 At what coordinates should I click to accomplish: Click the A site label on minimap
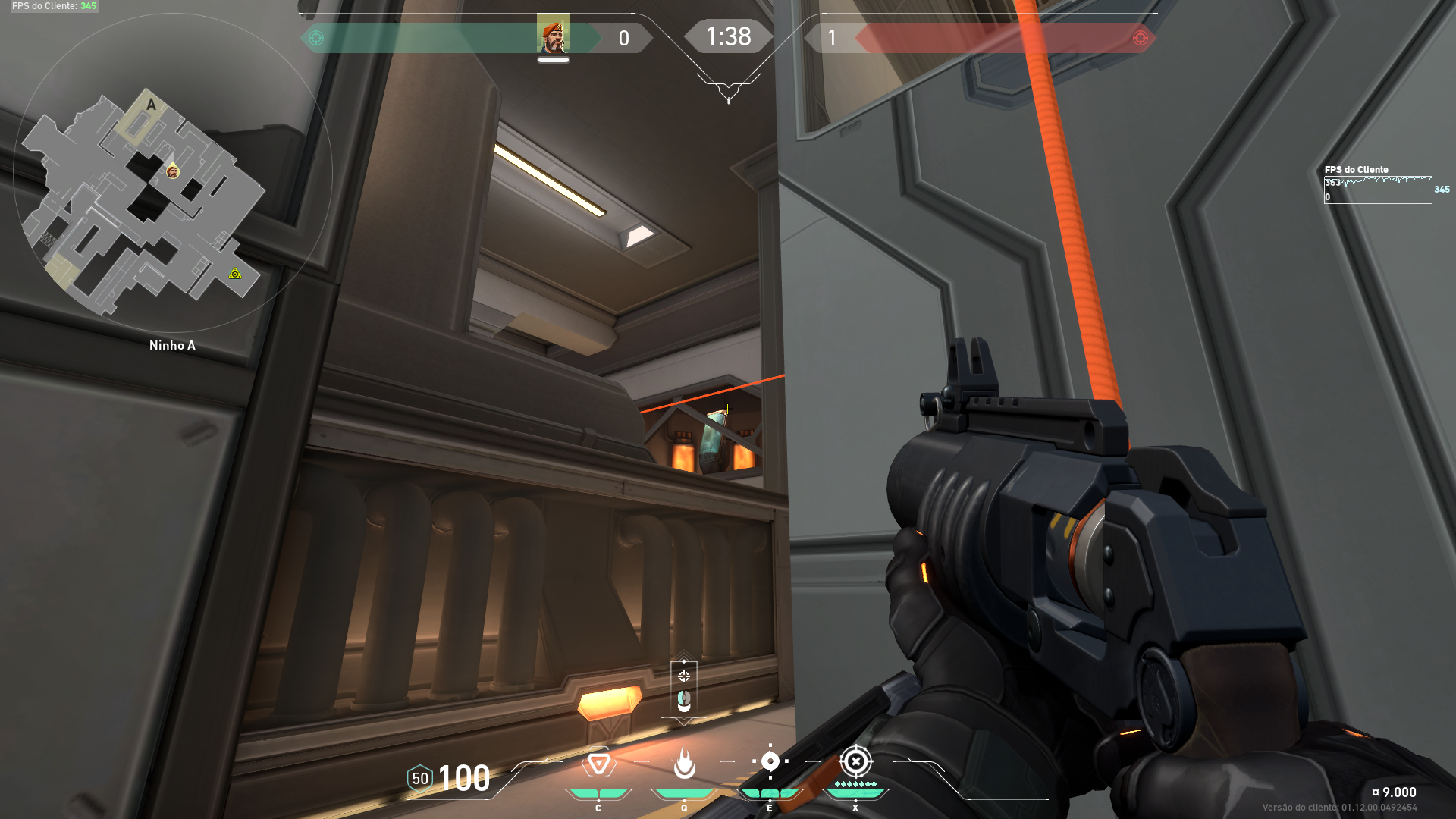[x=149, y=102]
